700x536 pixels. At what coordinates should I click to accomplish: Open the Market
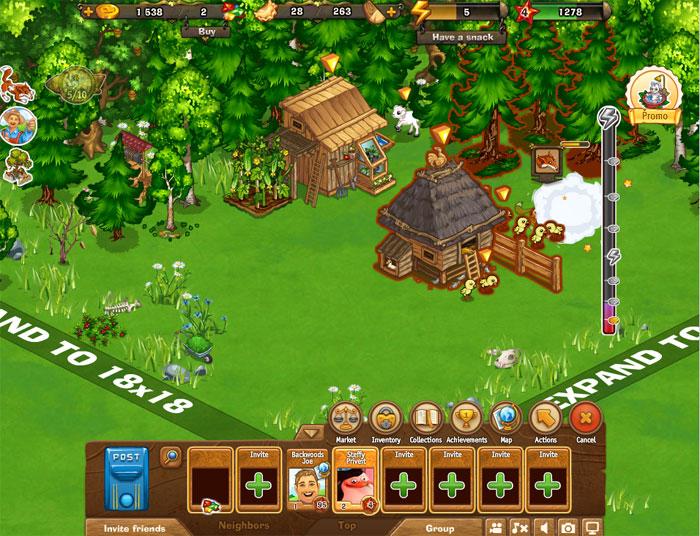pos(345,417)
